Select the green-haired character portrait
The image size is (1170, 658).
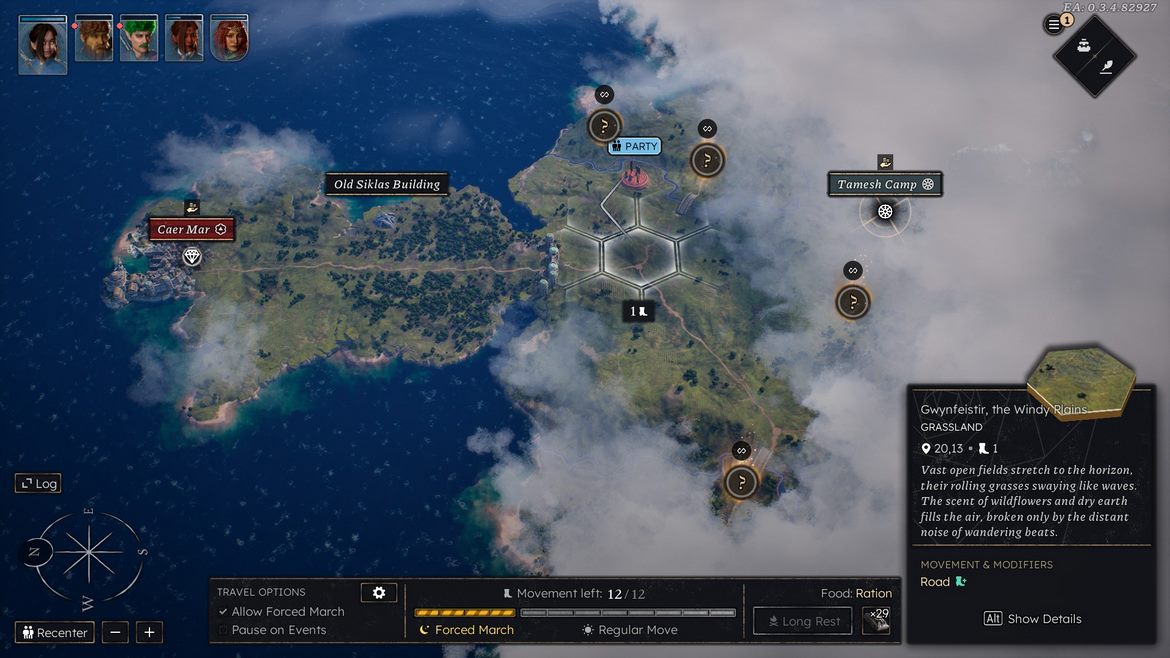pos(139,39)
